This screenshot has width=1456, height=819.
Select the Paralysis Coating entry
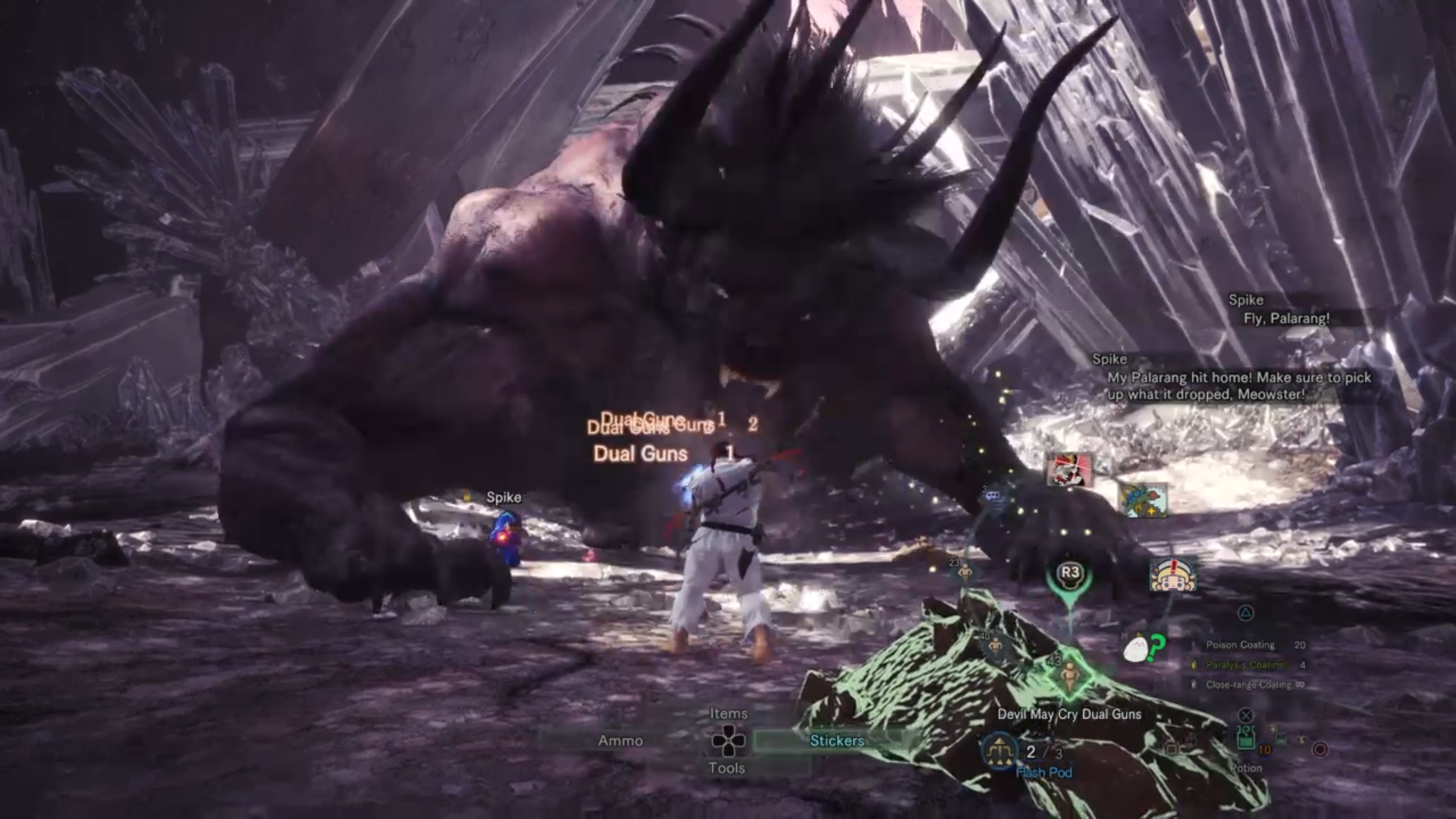pos(1245,664)
